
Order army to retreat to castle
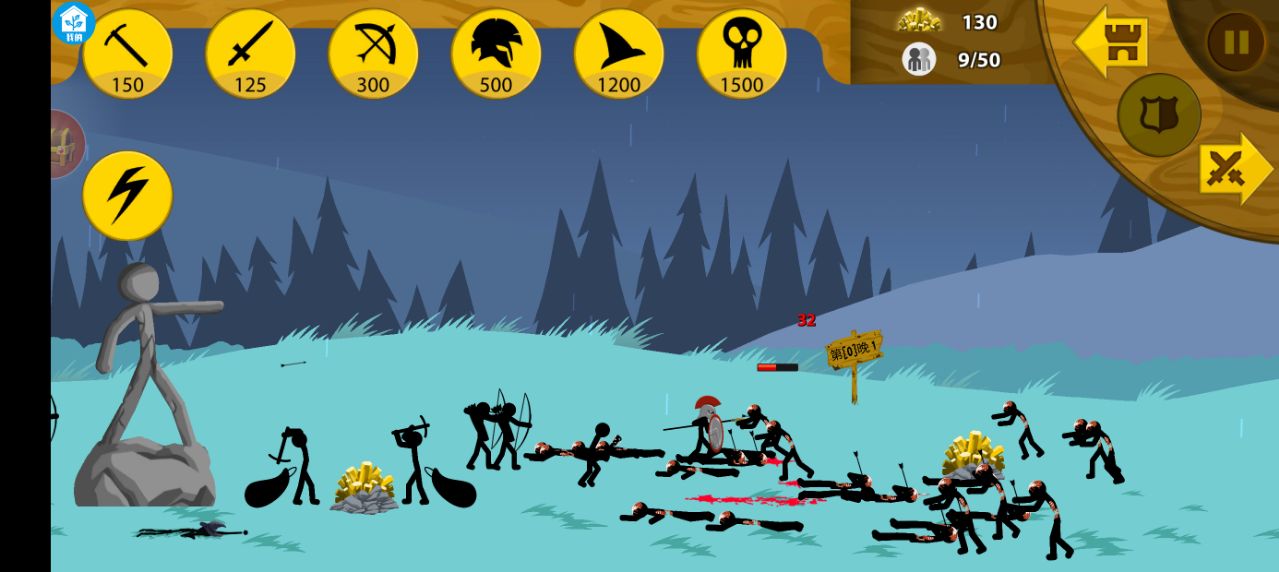[x=1110, y=42]
